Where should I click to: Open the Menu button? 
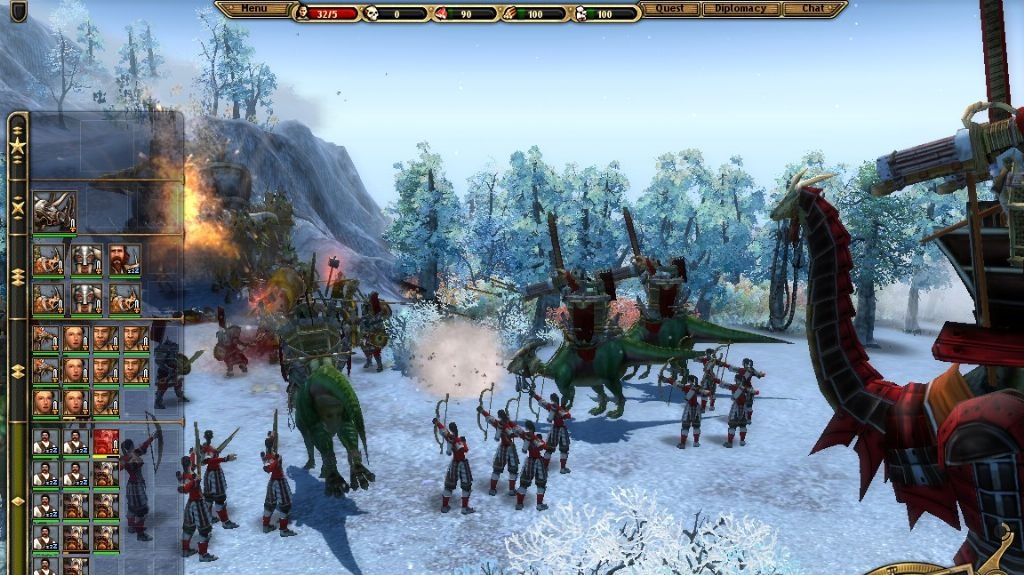coord(254,9)
